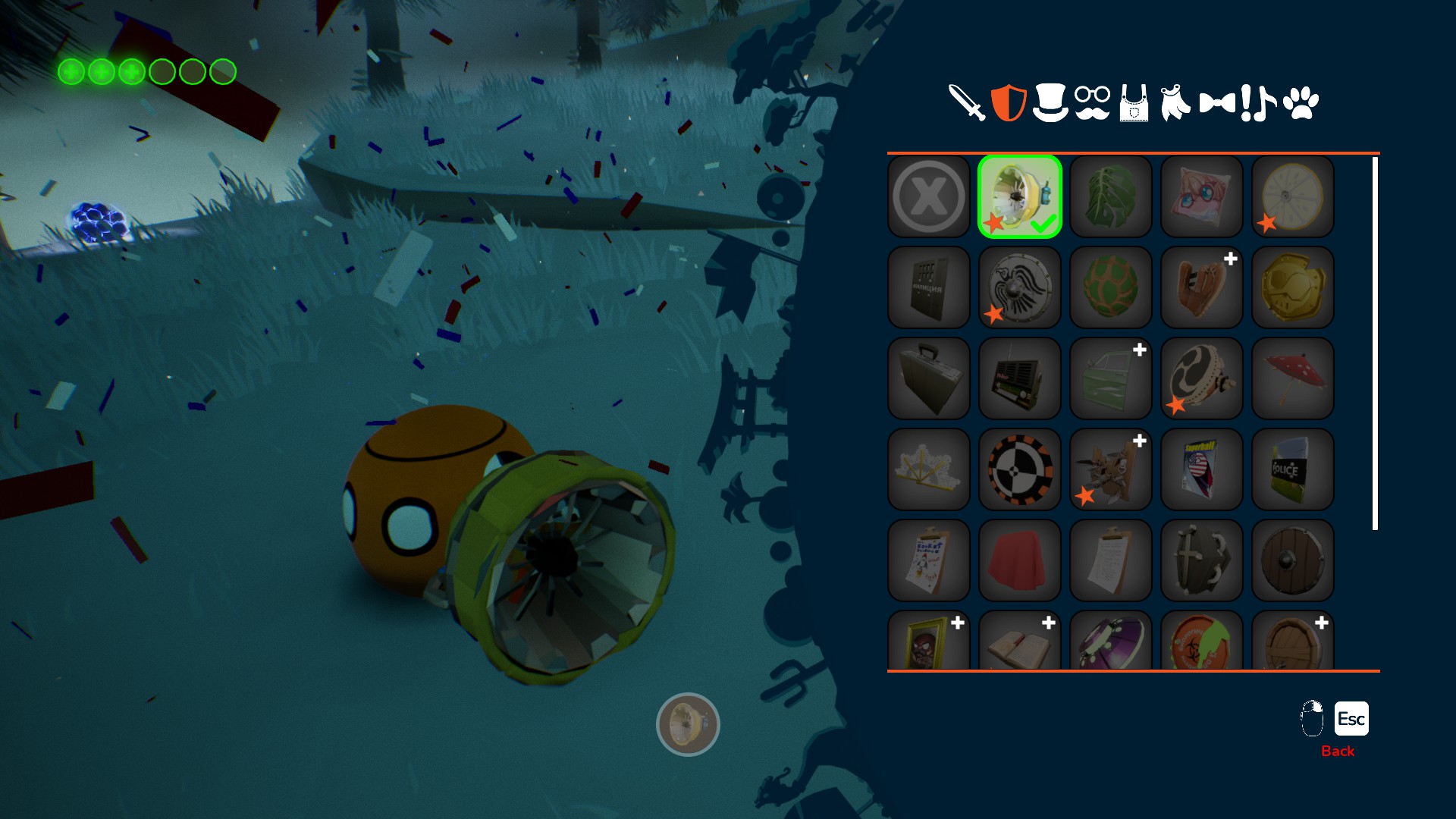The width and height of the screenshot is (1456, 819).
Task: Open the paw print pets tab
Action: pos(1301,103)
